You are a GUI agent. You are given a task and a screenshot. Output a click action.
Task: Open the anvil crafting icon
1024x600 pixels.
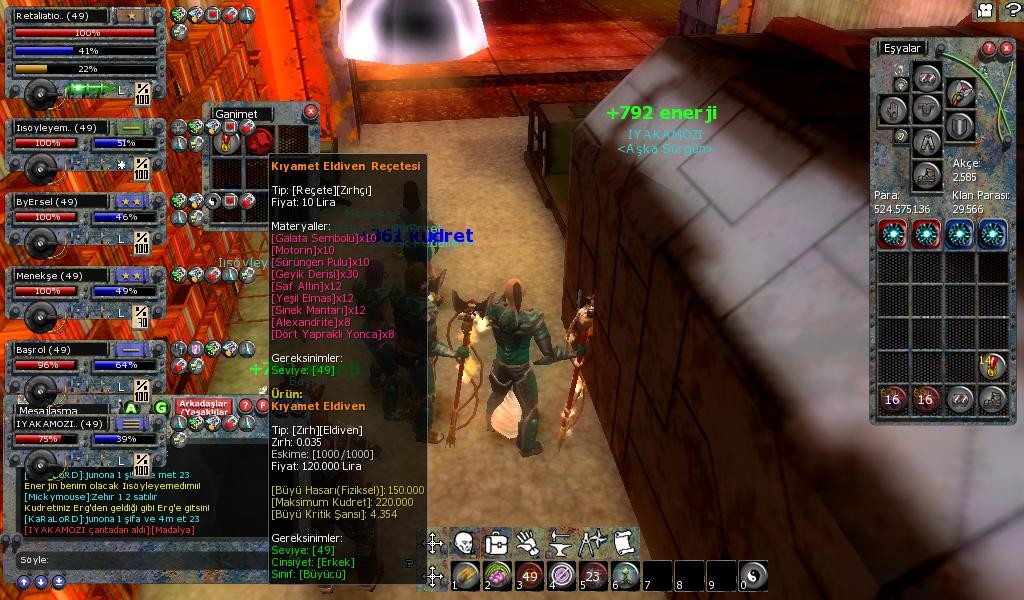[x=560, y=543]
